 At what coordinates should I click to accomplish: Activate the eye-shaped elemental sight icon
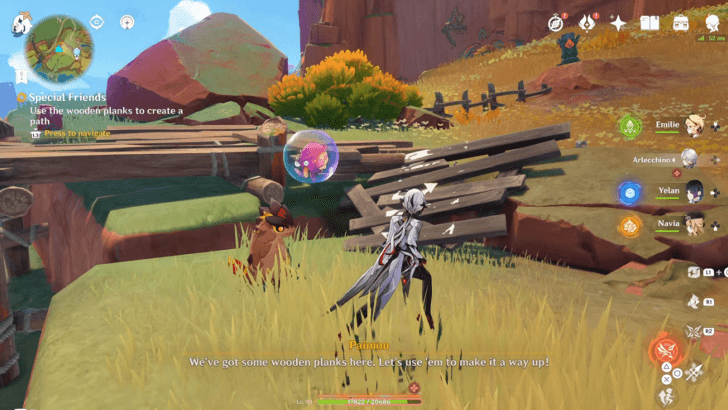(x=97, y=21)
